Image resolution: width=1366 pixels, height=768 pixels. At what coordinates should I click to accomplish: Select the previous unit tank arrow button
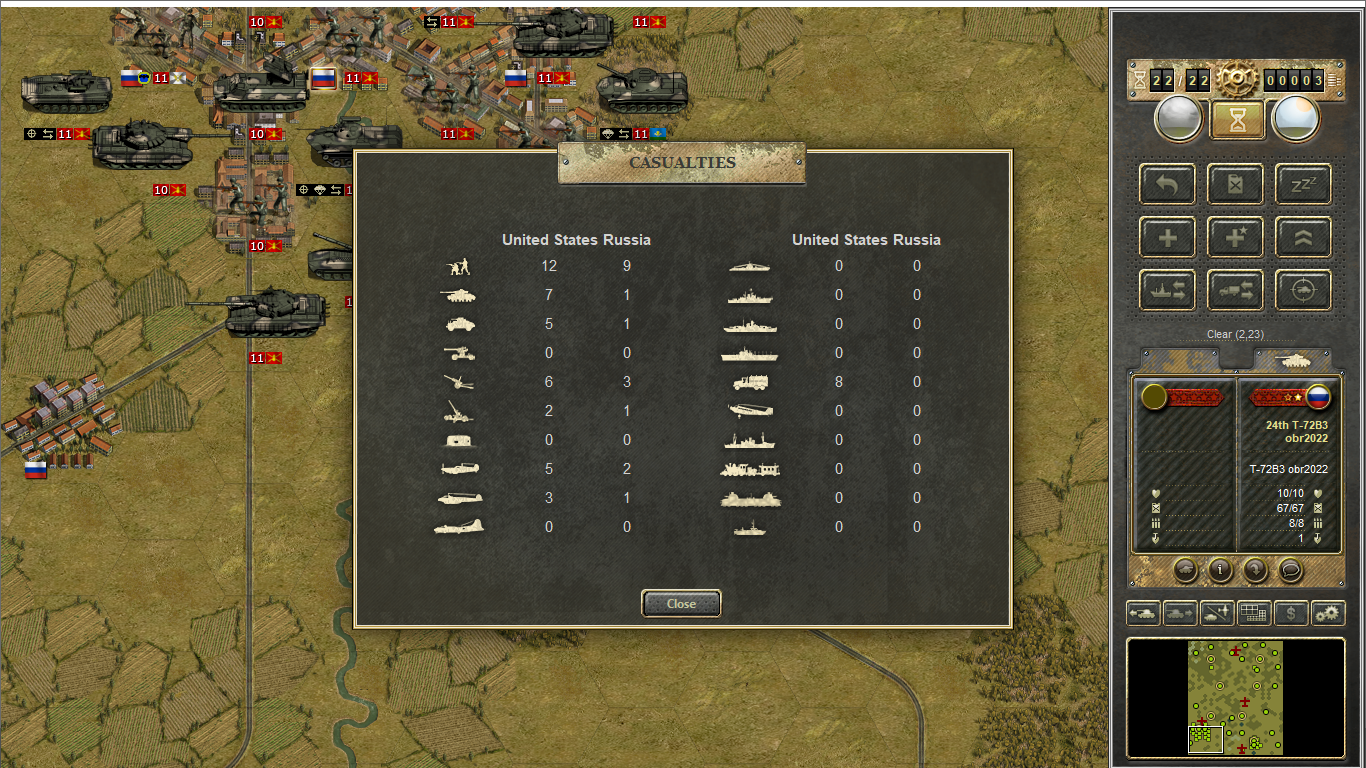point(1144,613)
